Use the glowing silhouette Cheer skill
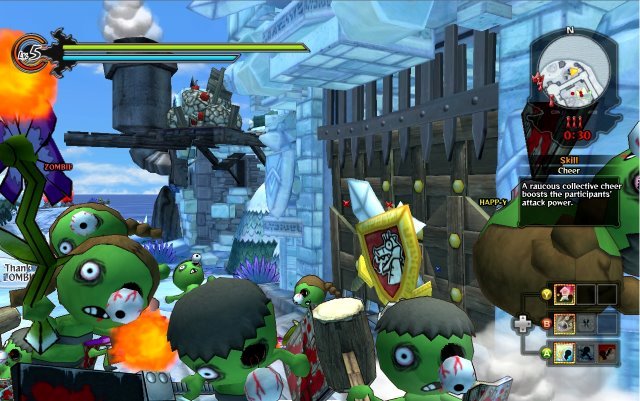Screen dimensions: 640x401 point(565,351)
